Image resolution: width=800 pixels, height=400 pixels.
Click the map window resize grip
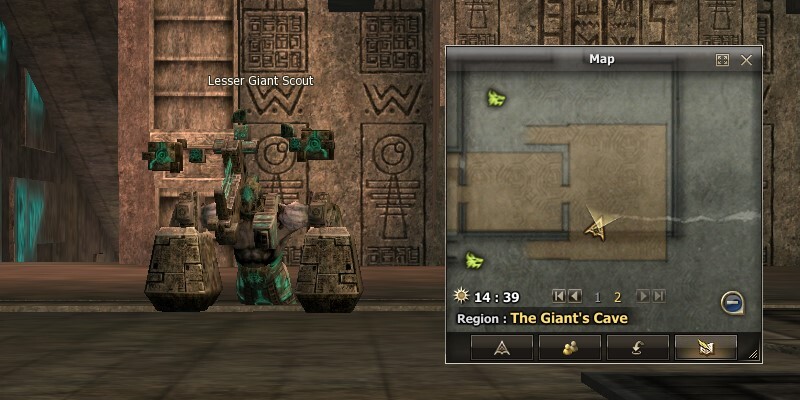pyautogui.click(x=753, y=354)
